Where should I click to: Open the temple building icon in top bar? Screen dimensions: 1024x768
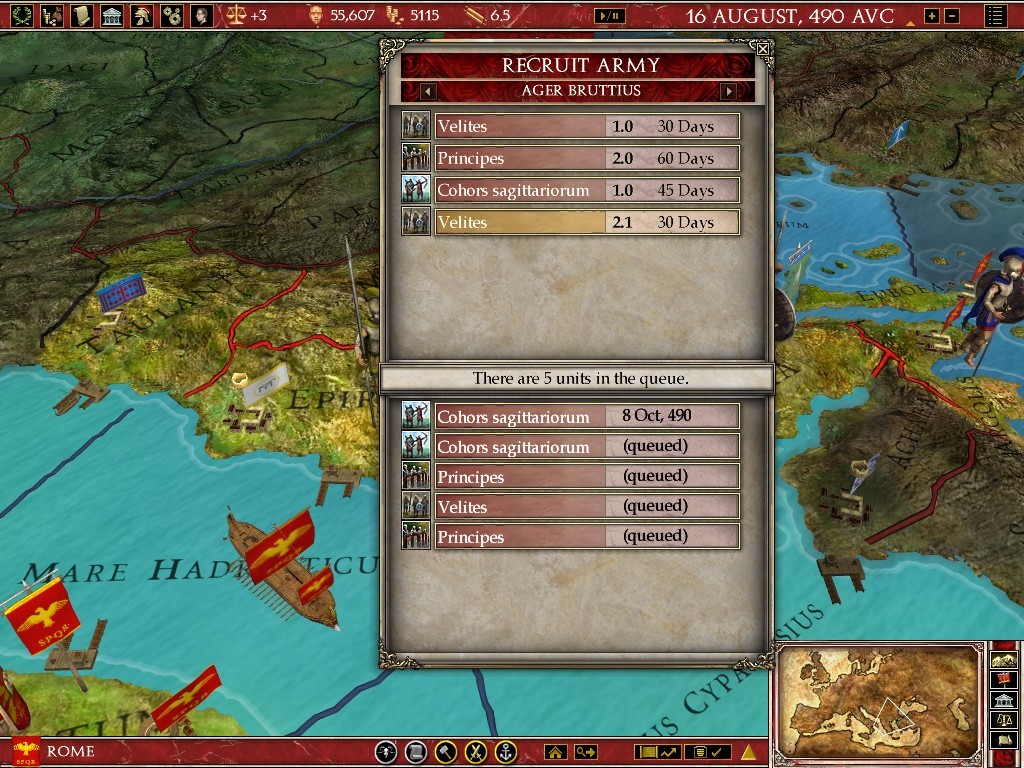click(x=111, y=15)
